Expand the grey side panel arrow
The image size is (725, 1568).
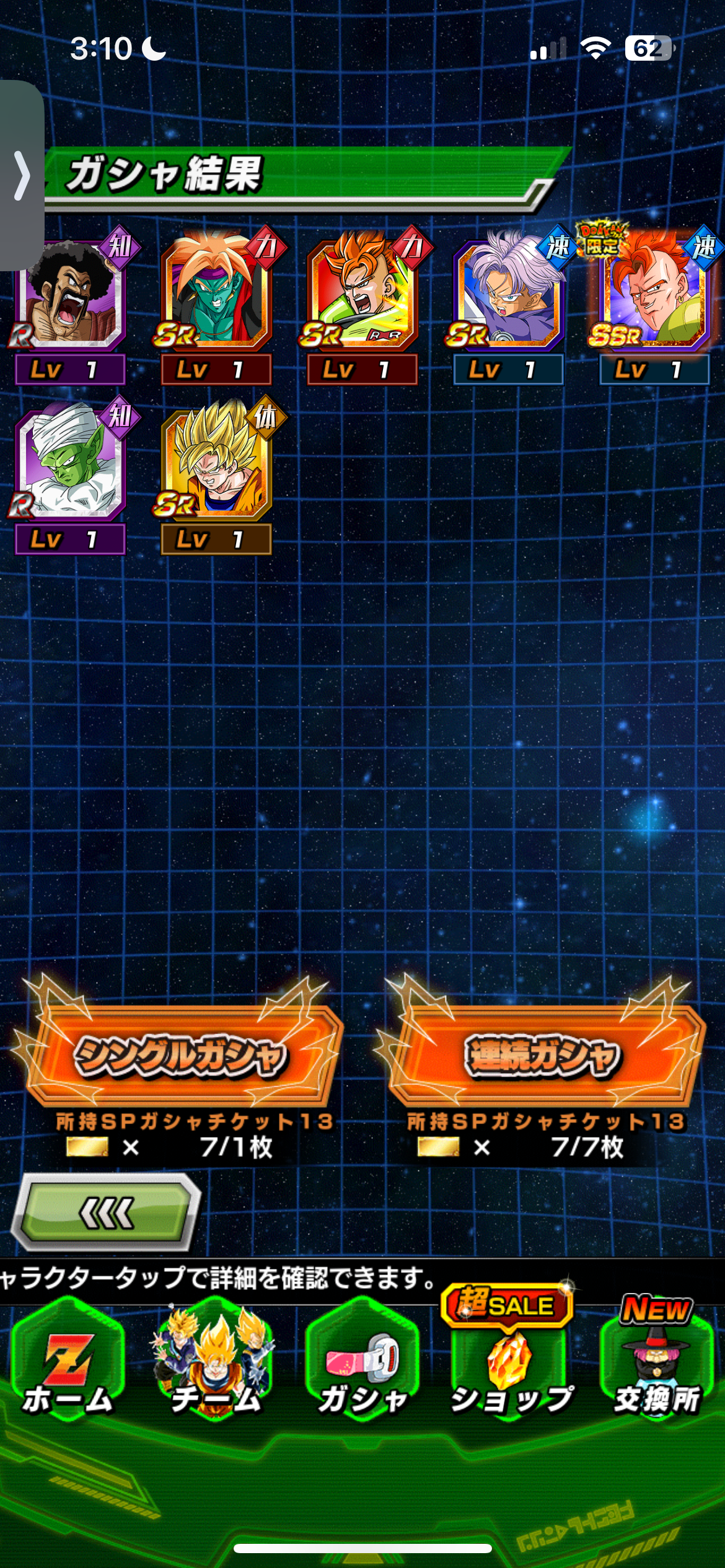click(x=22, y=176)
